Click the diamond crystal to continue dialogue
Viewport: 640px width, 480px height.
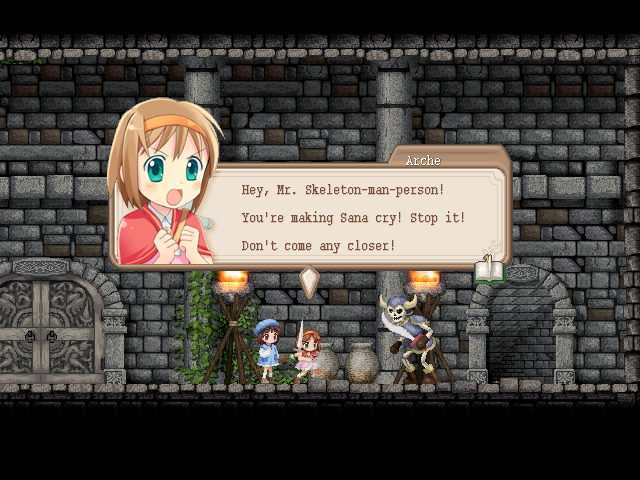[x=310, y=281]
